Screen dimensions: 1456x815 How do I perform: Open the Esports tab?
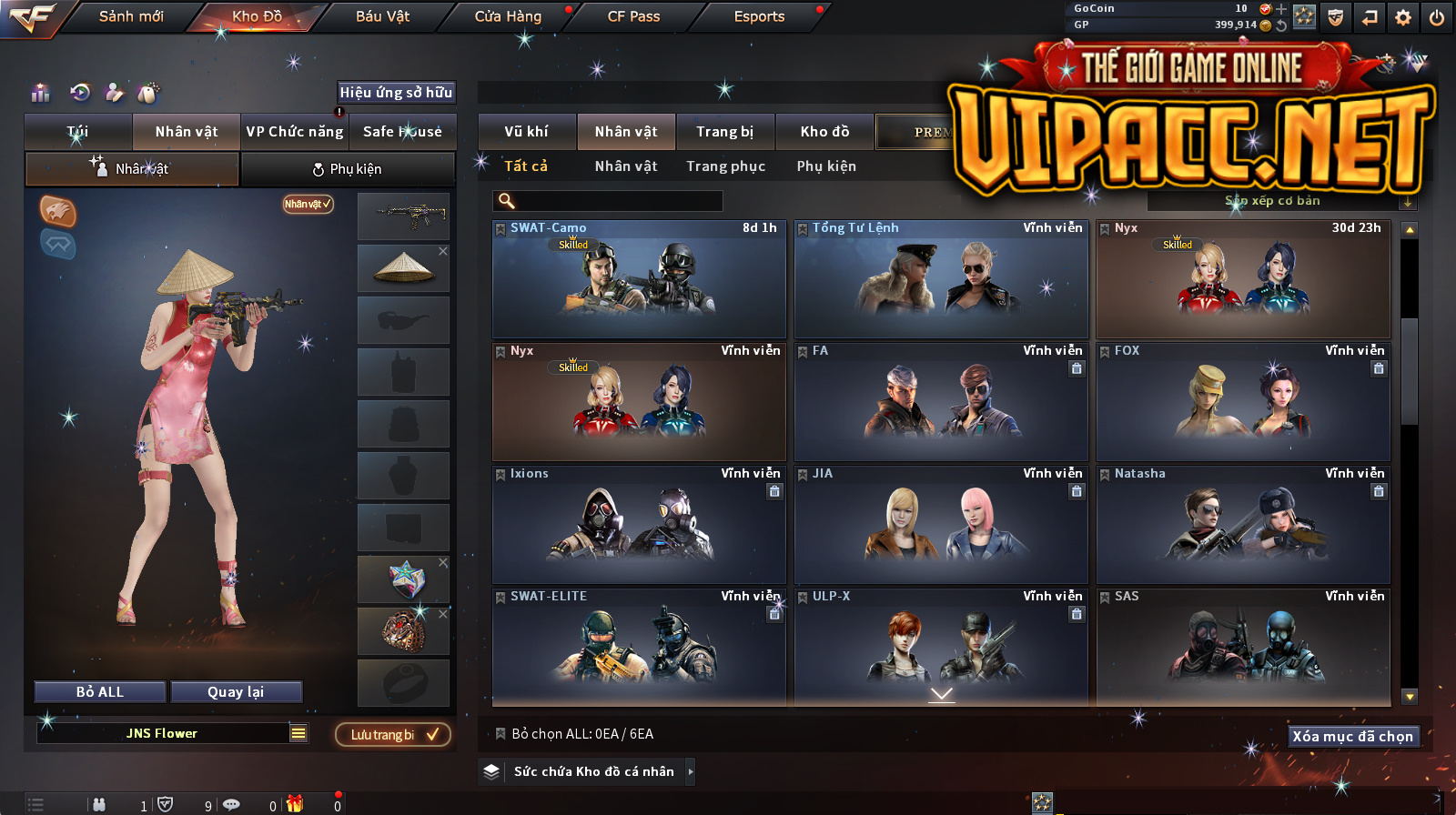[x=759, y=16]
